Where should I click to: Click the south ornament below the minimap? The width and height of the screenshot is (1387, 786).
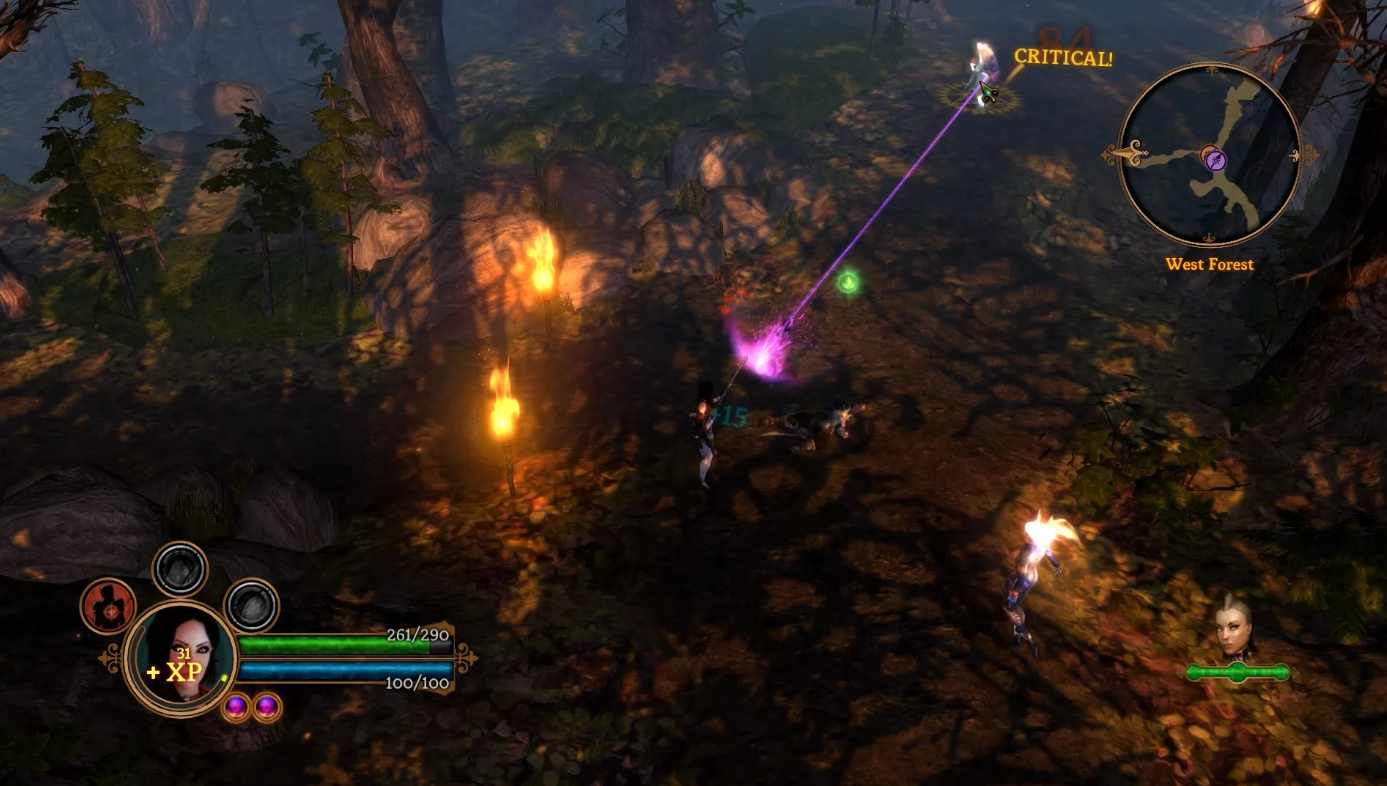pos(1210,237)
